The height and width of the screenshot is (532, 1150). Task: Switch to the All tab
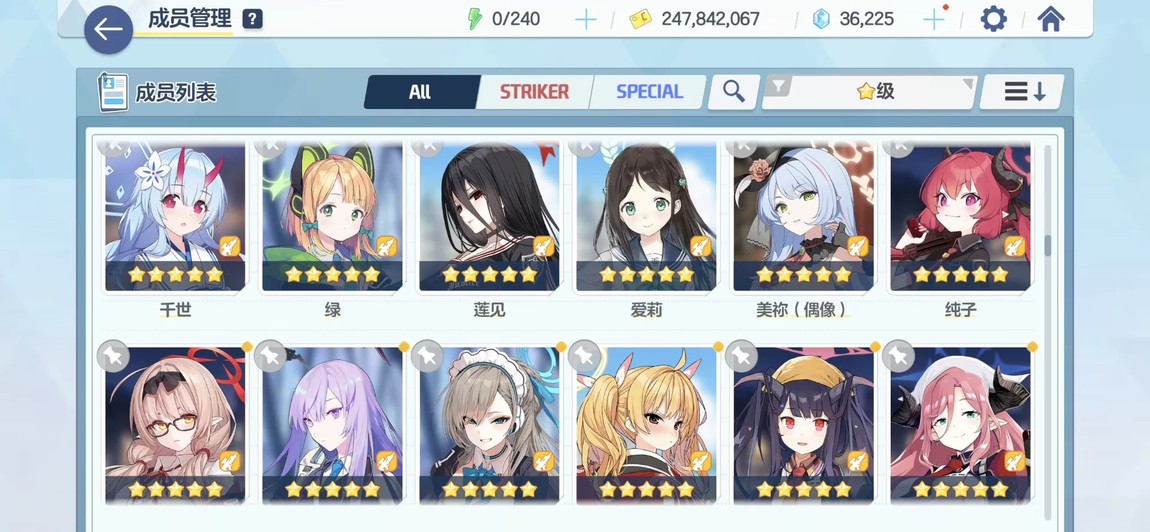coord(420,92)
